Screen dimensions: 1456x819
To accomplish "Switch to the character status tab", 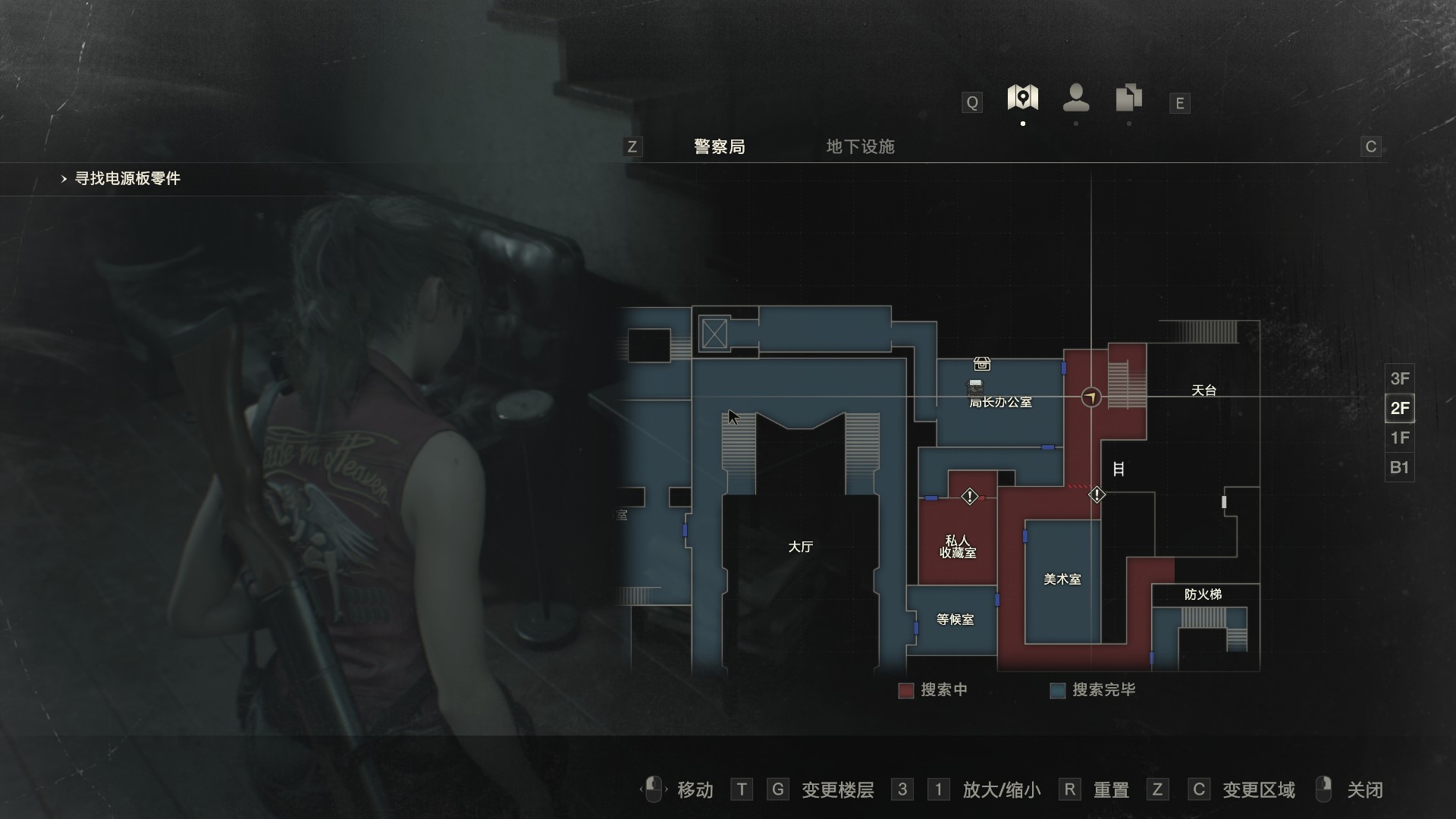I will tap(1076, 98).
